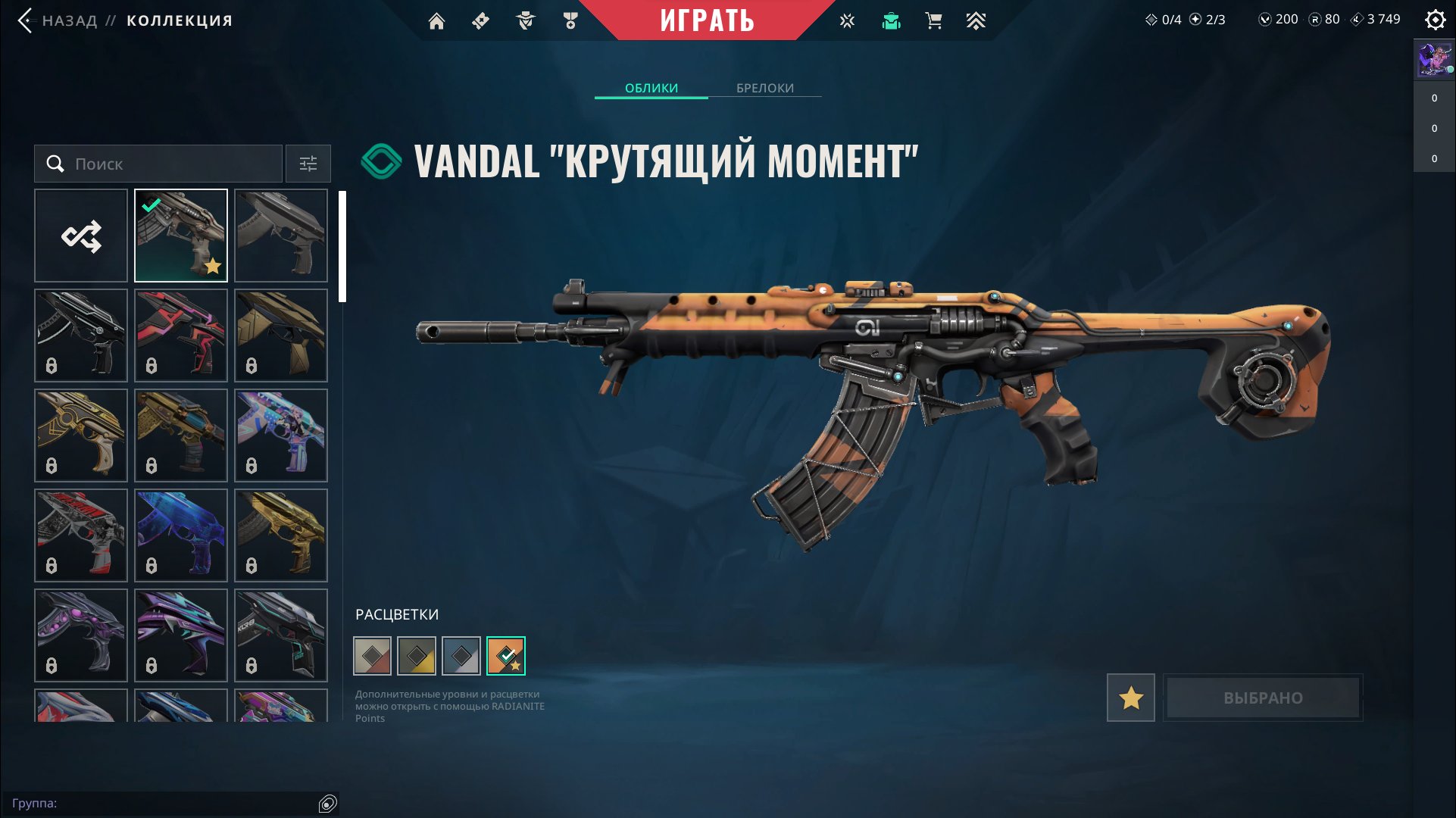Select the gray color swatch variant
Viewport: 1456px width, 818px height.
coord(461,655)
